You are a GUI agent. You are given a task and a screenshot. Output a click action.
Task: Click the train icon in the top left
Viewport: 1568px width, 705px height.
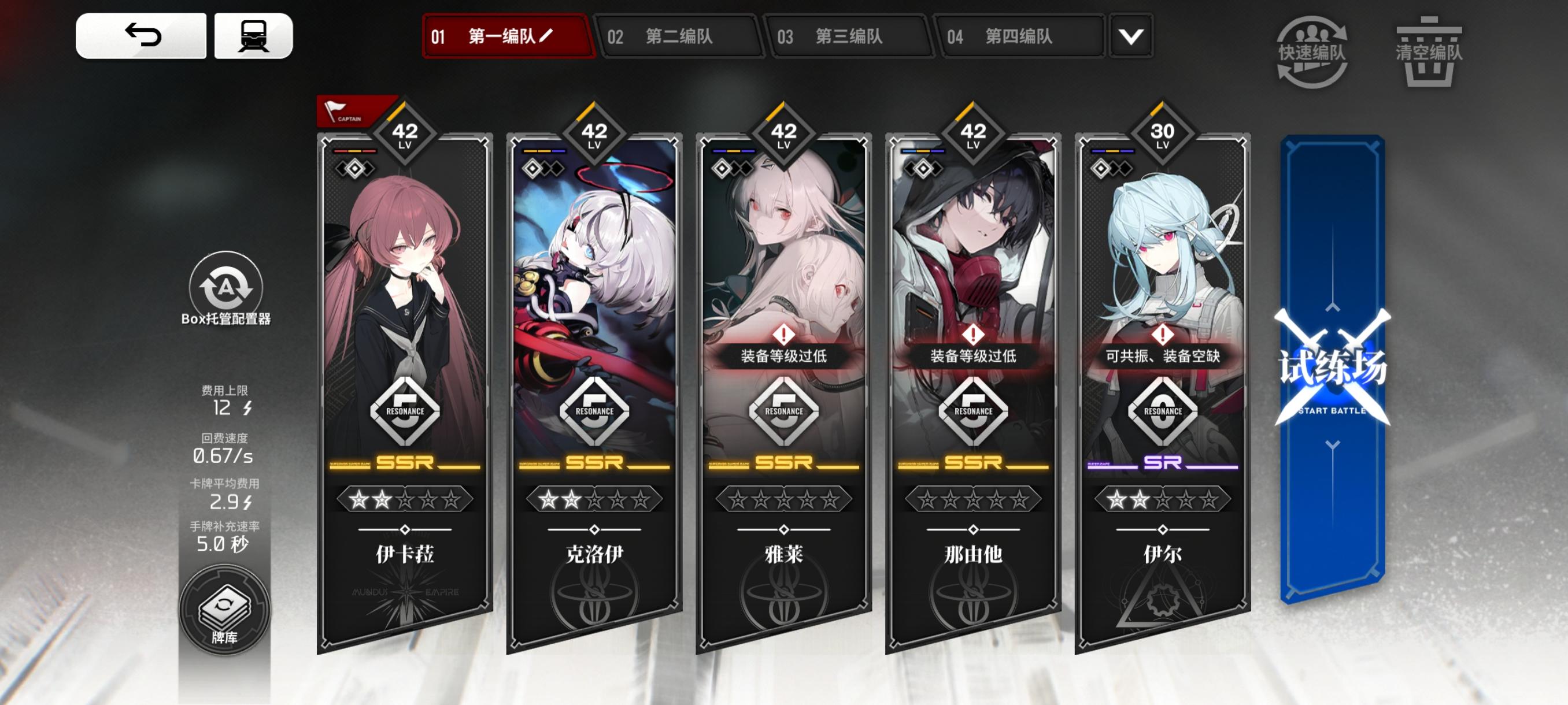255,35
